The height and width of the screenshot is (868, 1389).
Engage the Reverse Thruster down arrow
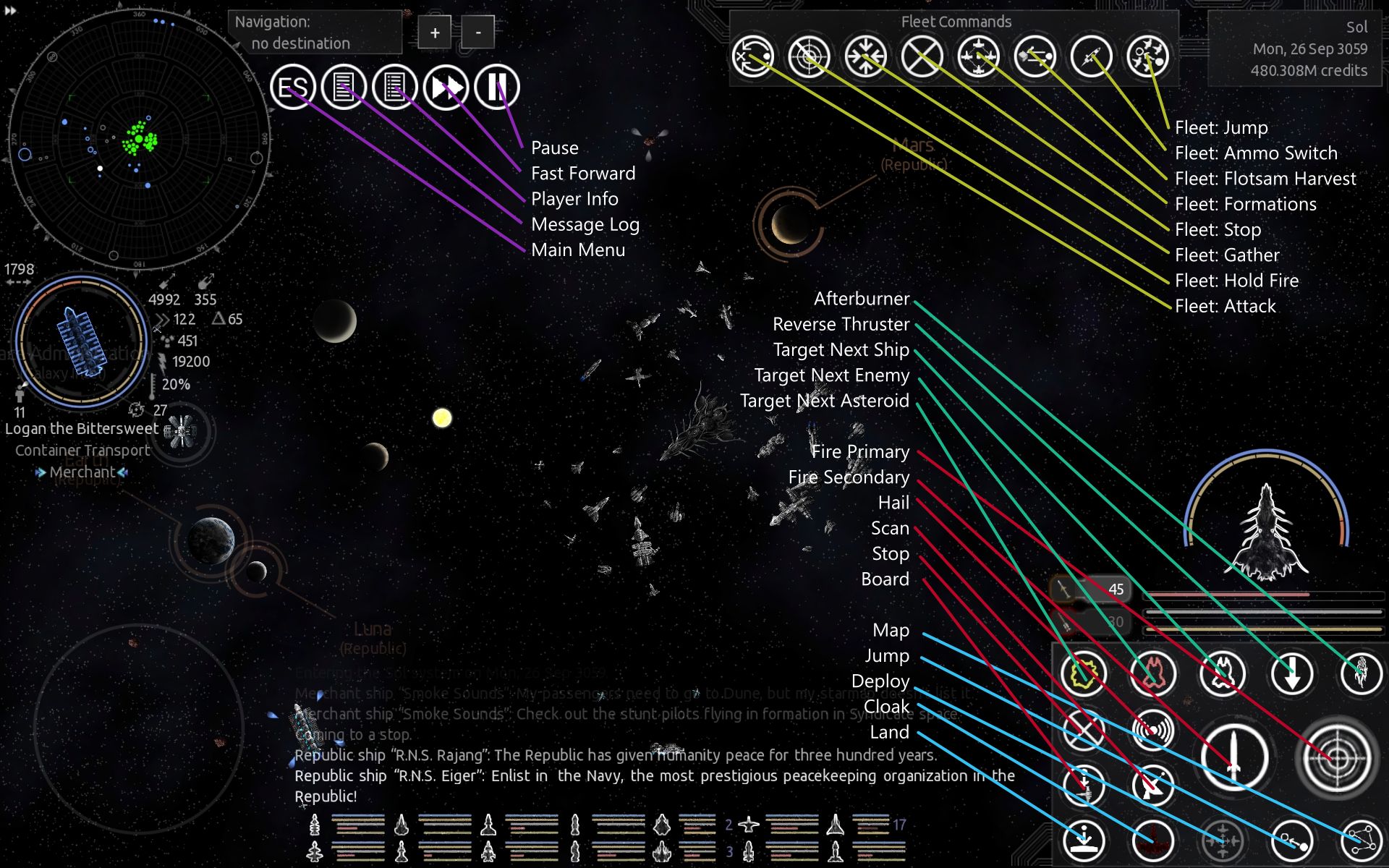1291,673
